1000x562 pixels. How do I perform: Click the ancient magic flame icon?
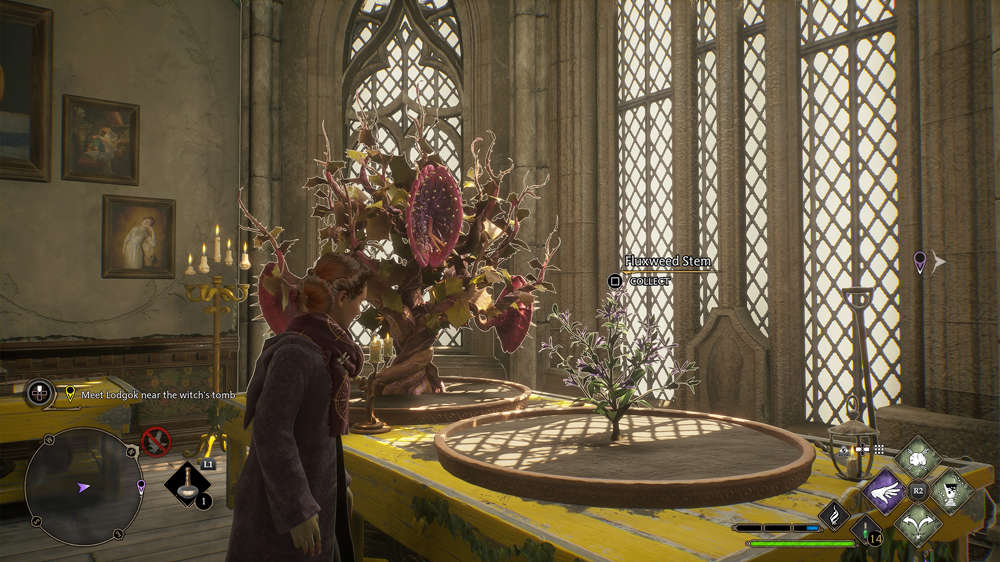pyautogui.click(x=834, y=514)
